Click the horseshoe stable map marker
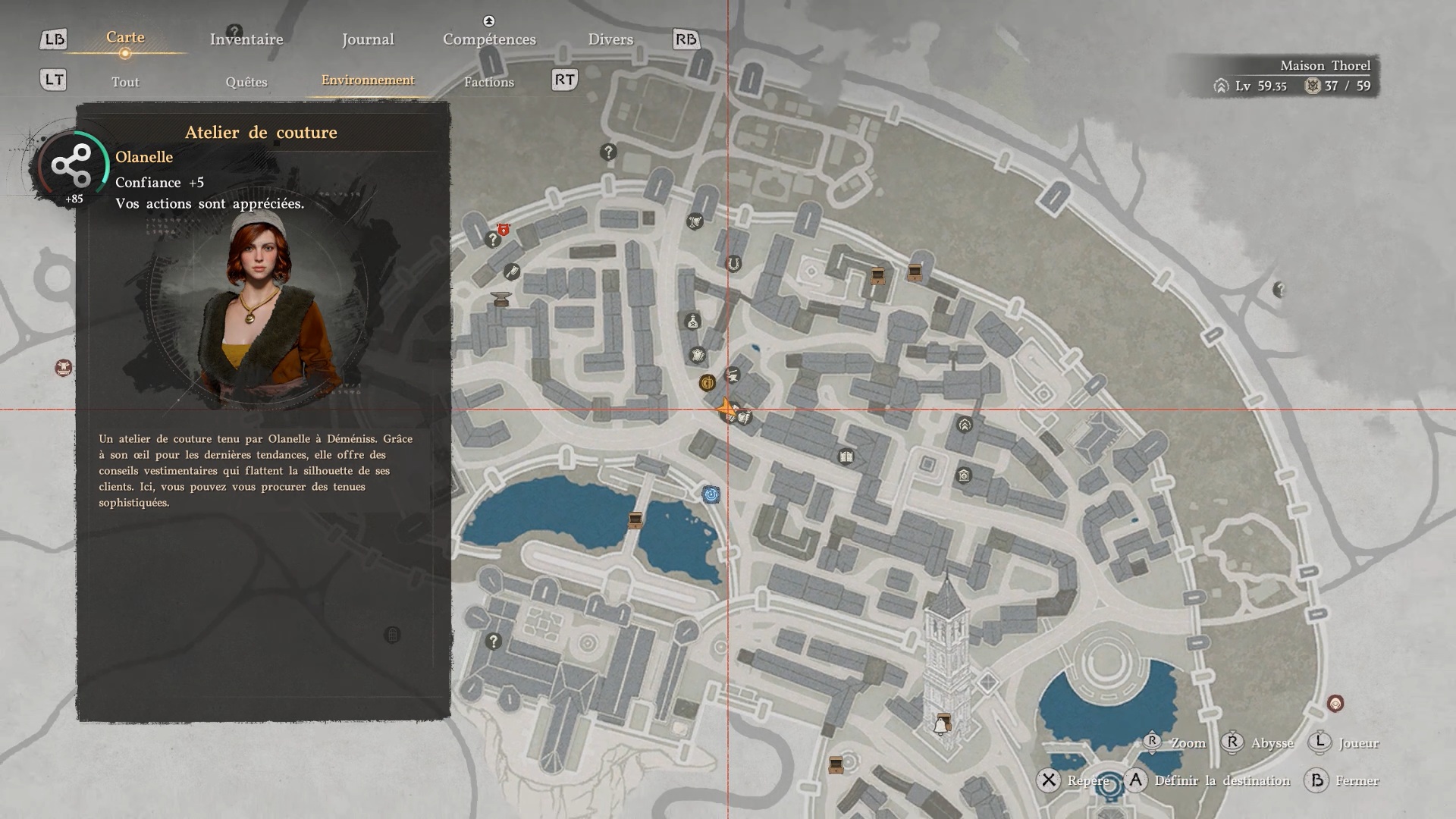Image resolution: width=1456 pixels, height=819 pixels. [733, 264]
